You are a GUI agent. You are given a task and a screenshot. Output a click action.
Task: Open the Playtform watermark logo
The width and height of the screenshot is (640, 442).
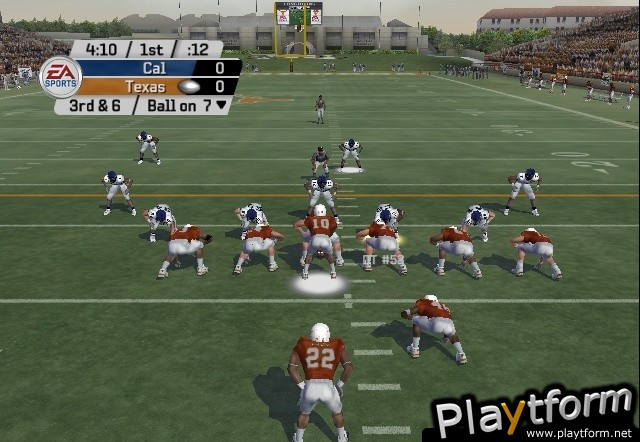[x=533, y=412]
